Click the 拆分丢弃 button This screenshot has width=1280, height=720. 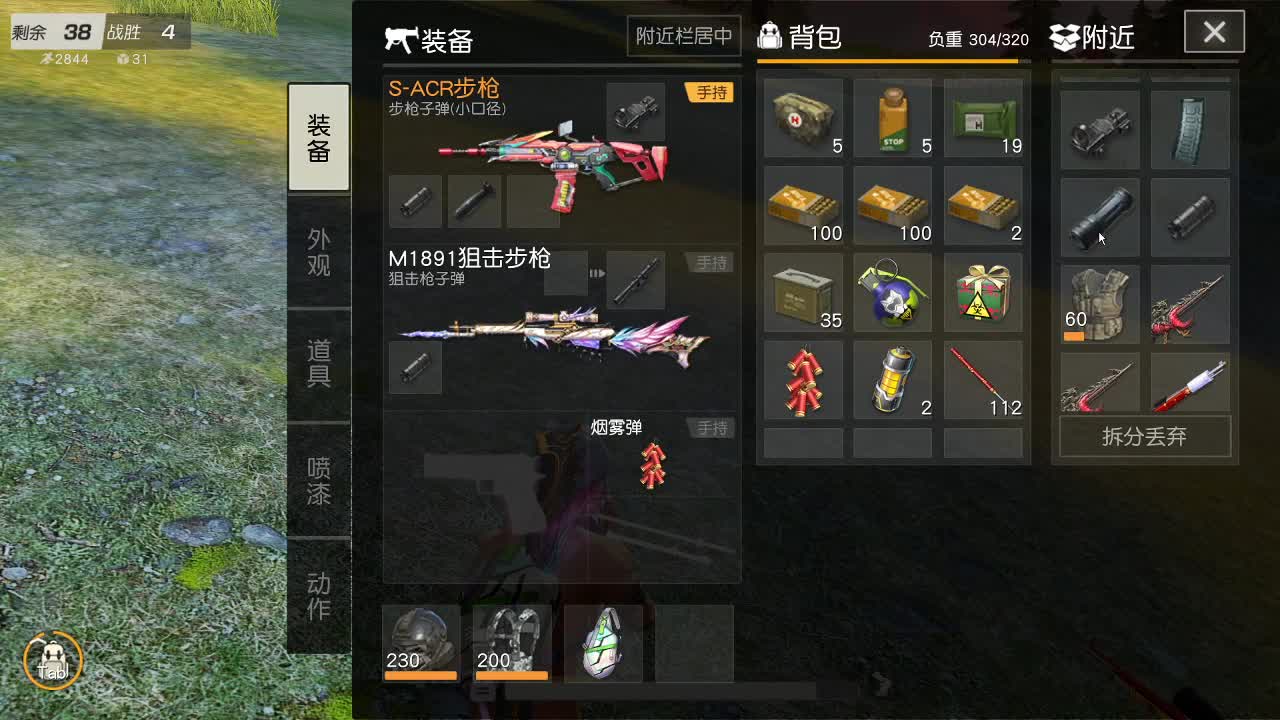pos(1144,437)
